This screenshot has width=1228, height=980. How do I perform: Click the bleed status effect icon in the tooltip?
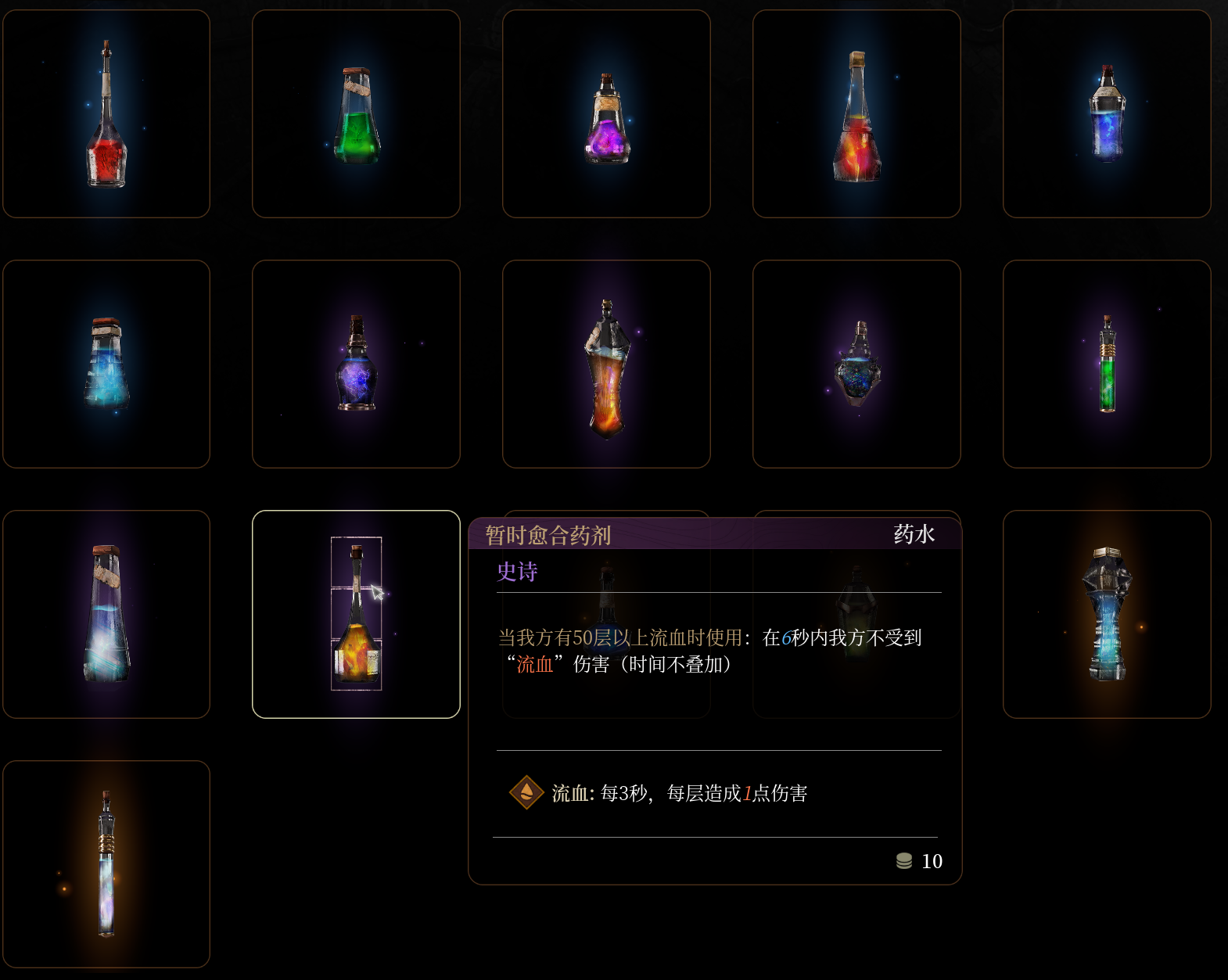(x=526, y=792)
